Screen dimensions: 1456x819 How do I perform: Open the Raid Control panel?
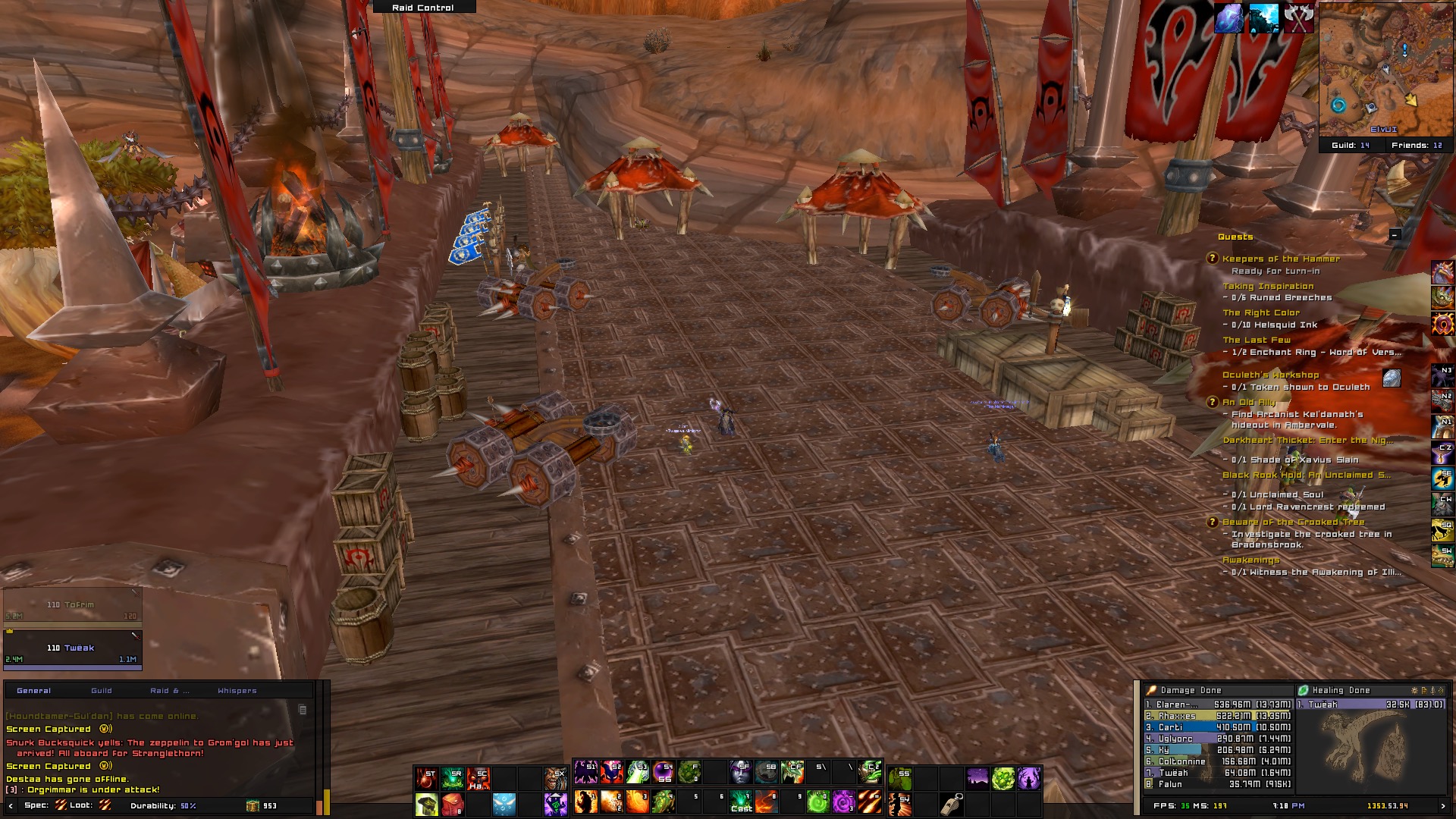(423, 7)
